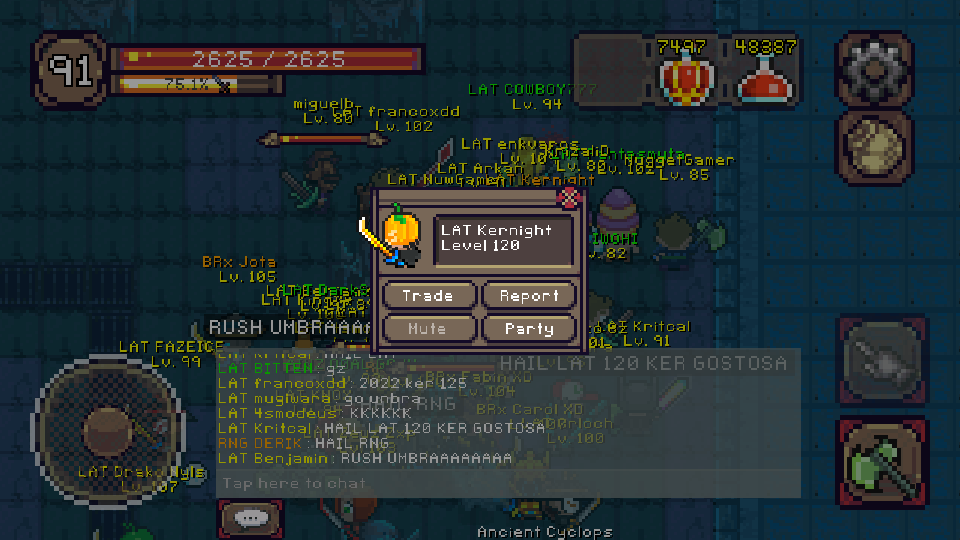Mute LAT Kernight in chat
Screen dimensions: 960x540
427,328
